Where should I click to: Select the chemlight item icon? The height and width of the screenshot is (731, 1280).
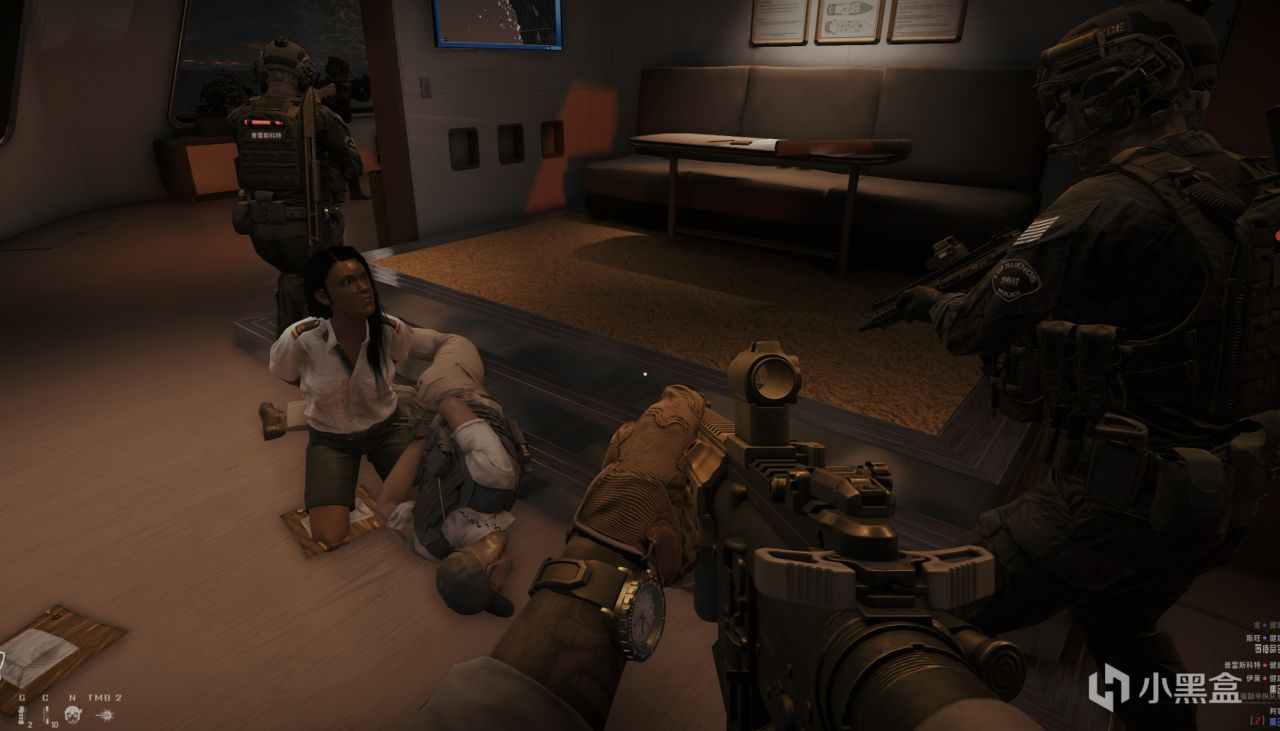click(44, 714)
